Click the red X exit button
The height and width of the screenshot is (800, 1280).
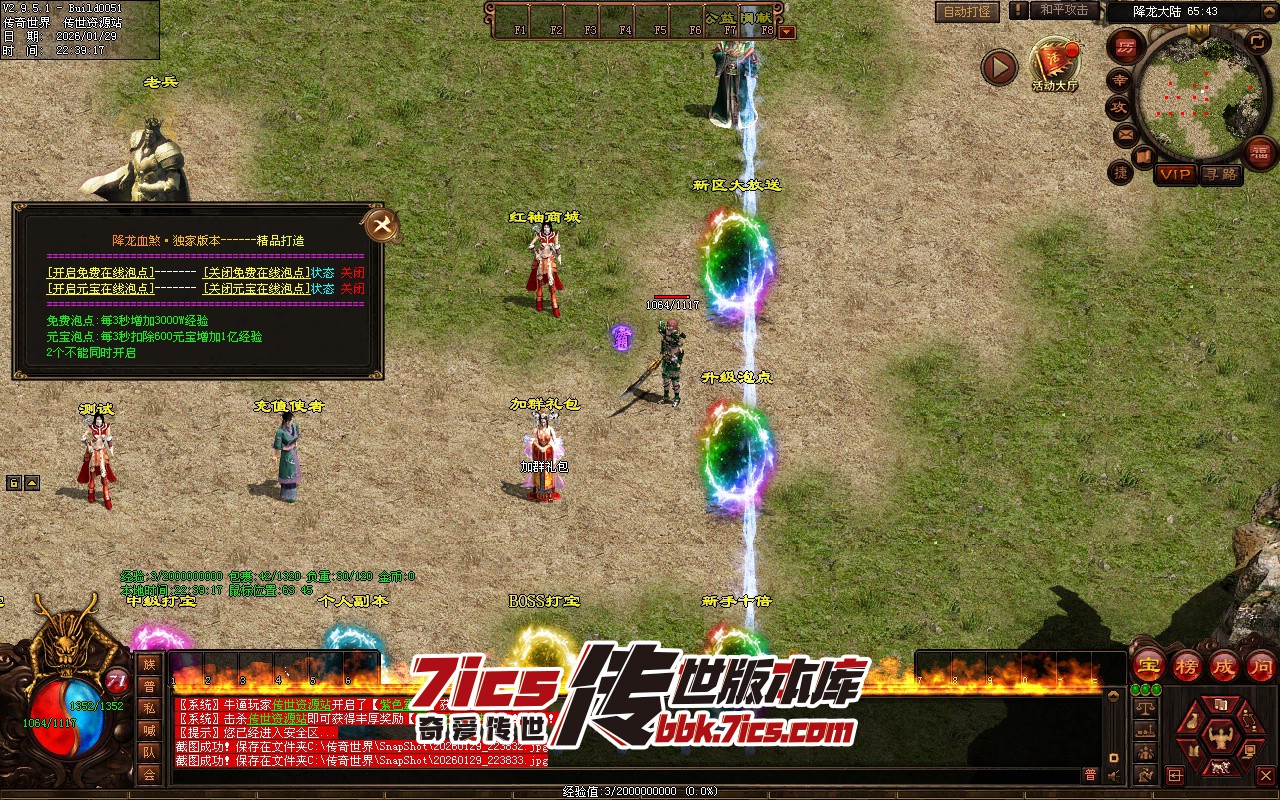[1266, 775]
